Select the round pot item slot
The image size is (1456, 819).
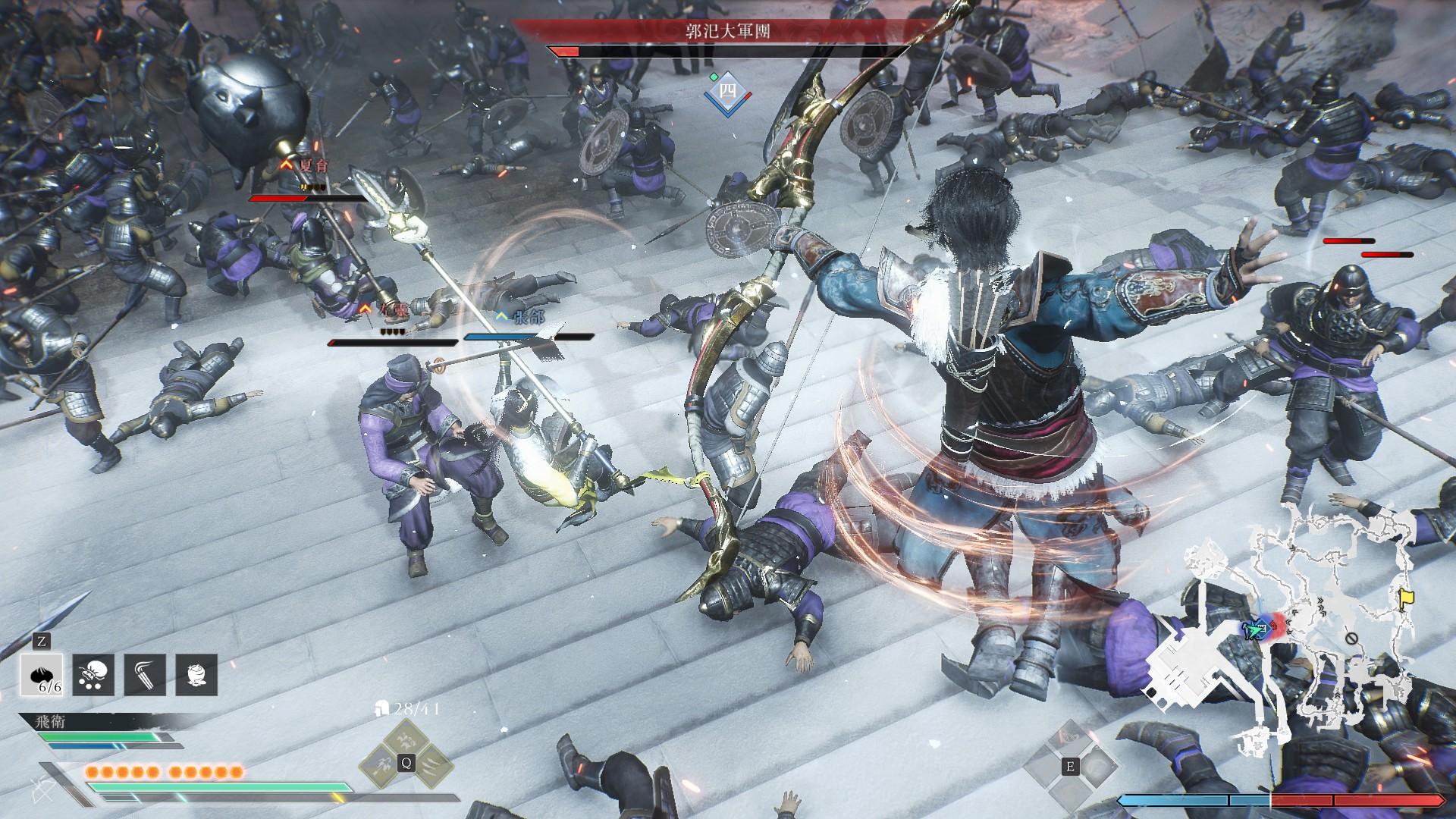(196, 675)
